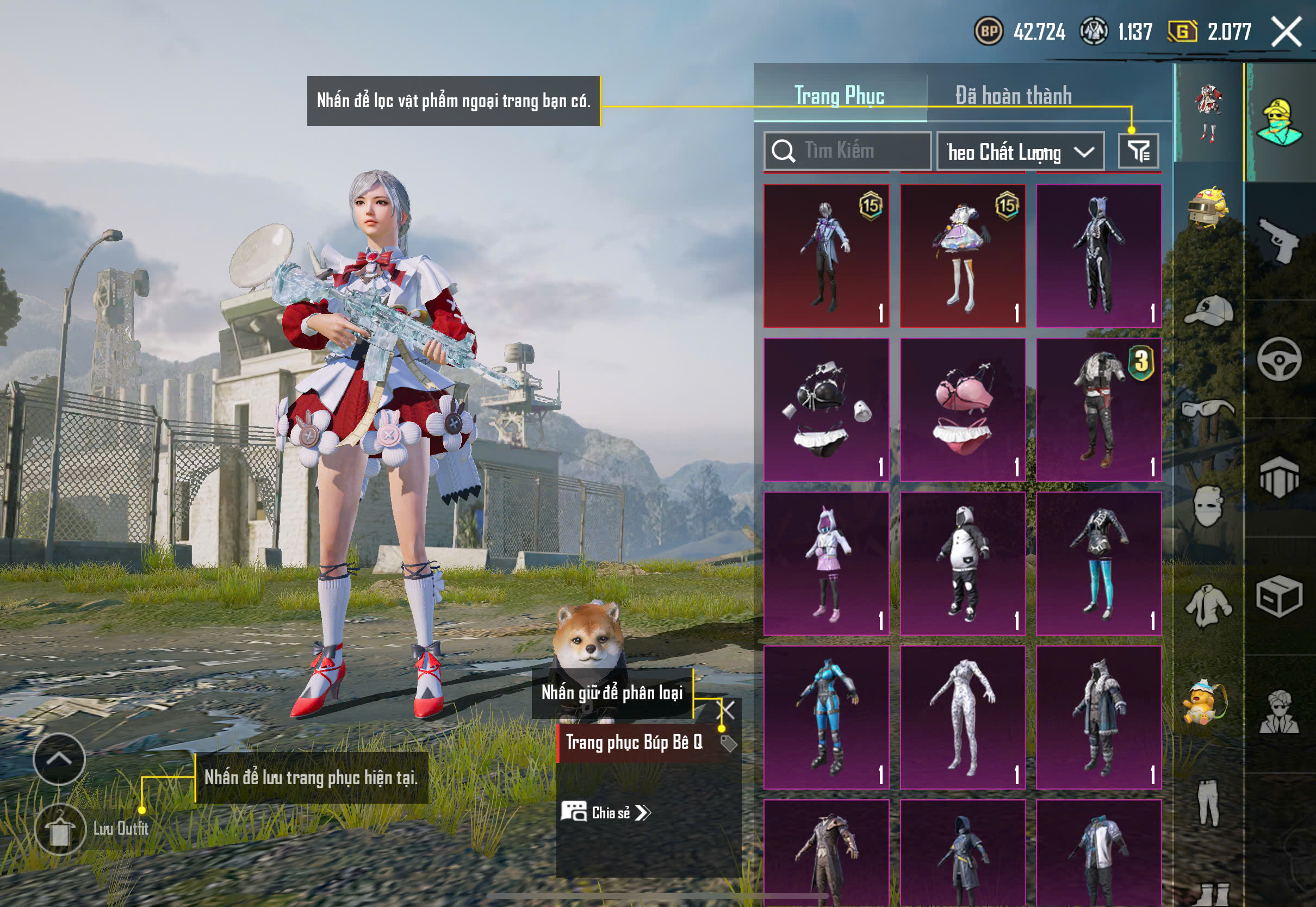
Task: Open the box crate category
Action: [x=1278, y=596]
